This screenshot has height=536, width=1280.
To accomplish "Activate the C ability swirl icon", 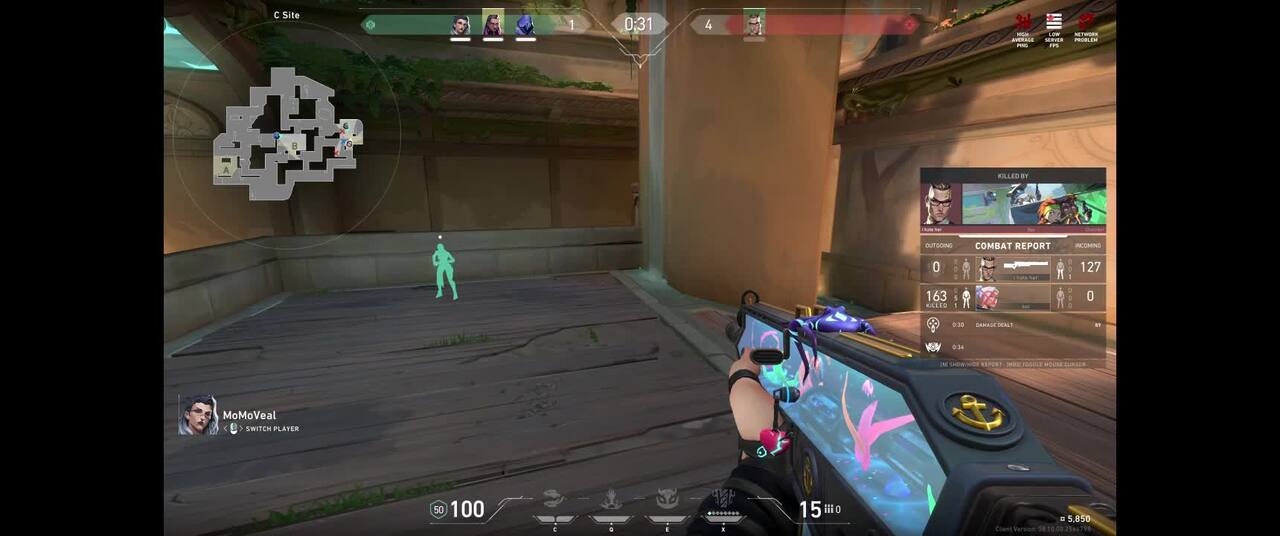I will pyautogui.click(x=554, y=499).
